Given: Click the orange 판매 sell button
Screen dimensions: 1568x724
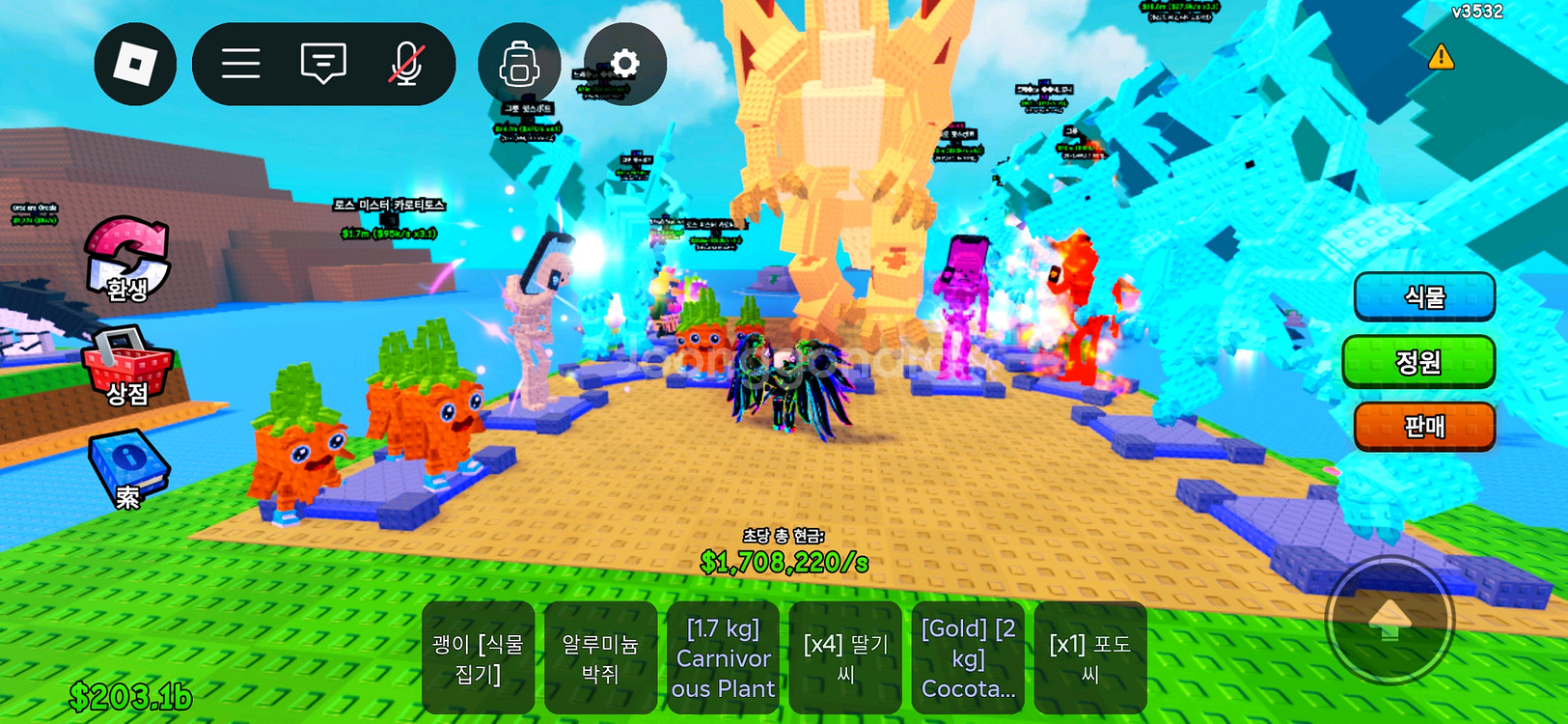Looking at the screenshot, I should pos(1424,426).
